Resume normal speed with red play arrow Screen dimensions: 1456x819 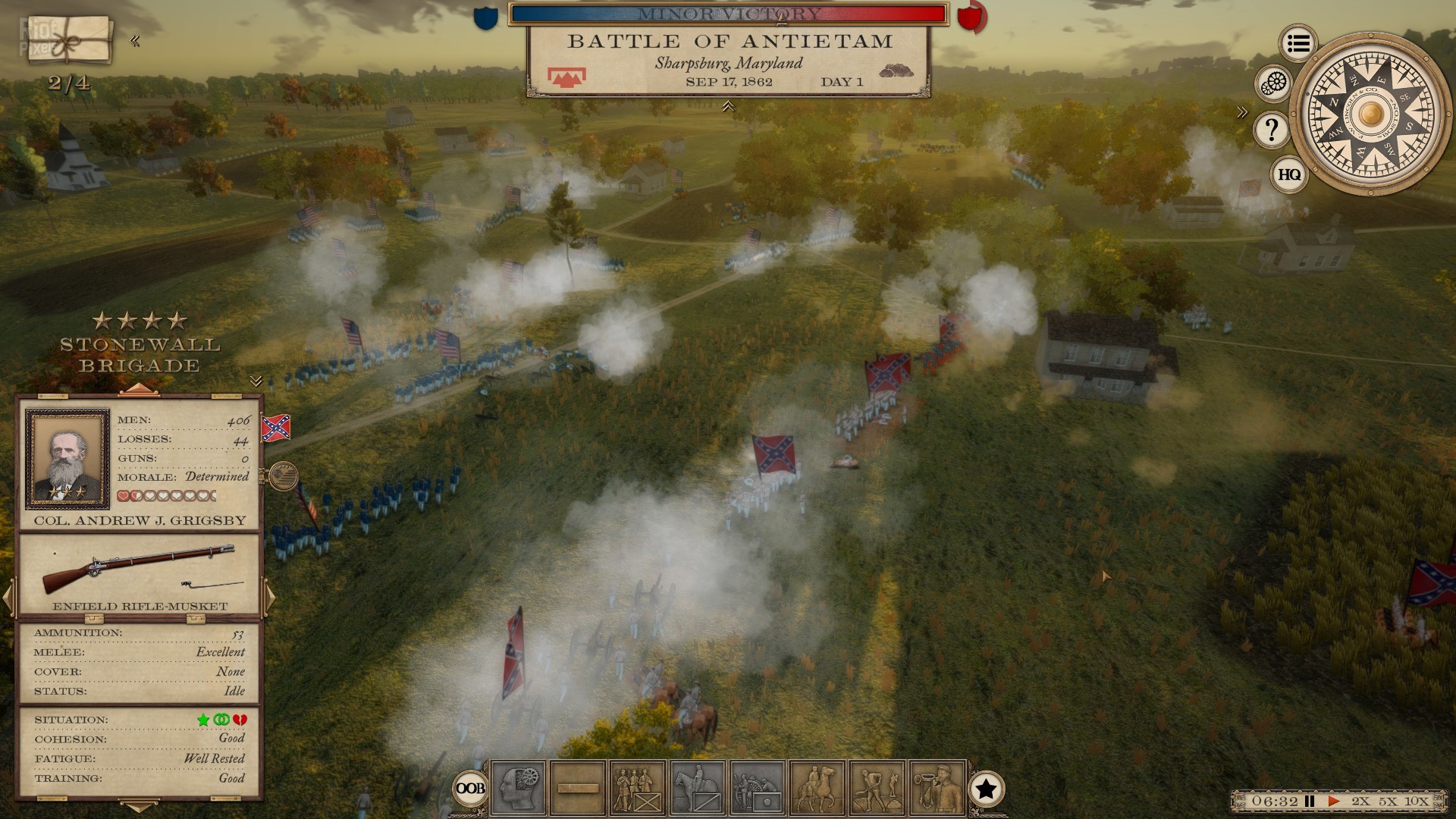(x=1334, y=801)
